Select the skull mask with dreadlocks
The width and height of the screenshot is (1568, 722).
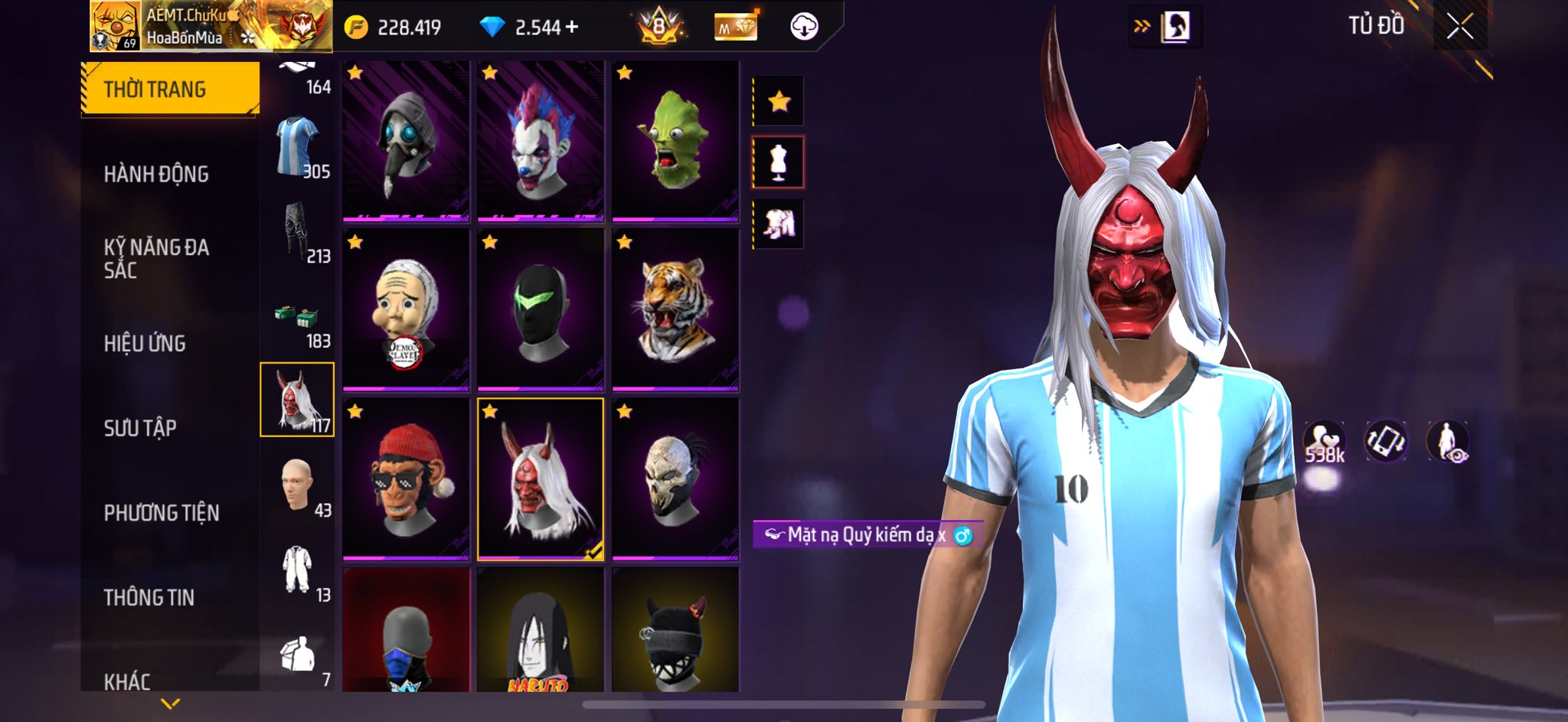click(x=675, y=479)
